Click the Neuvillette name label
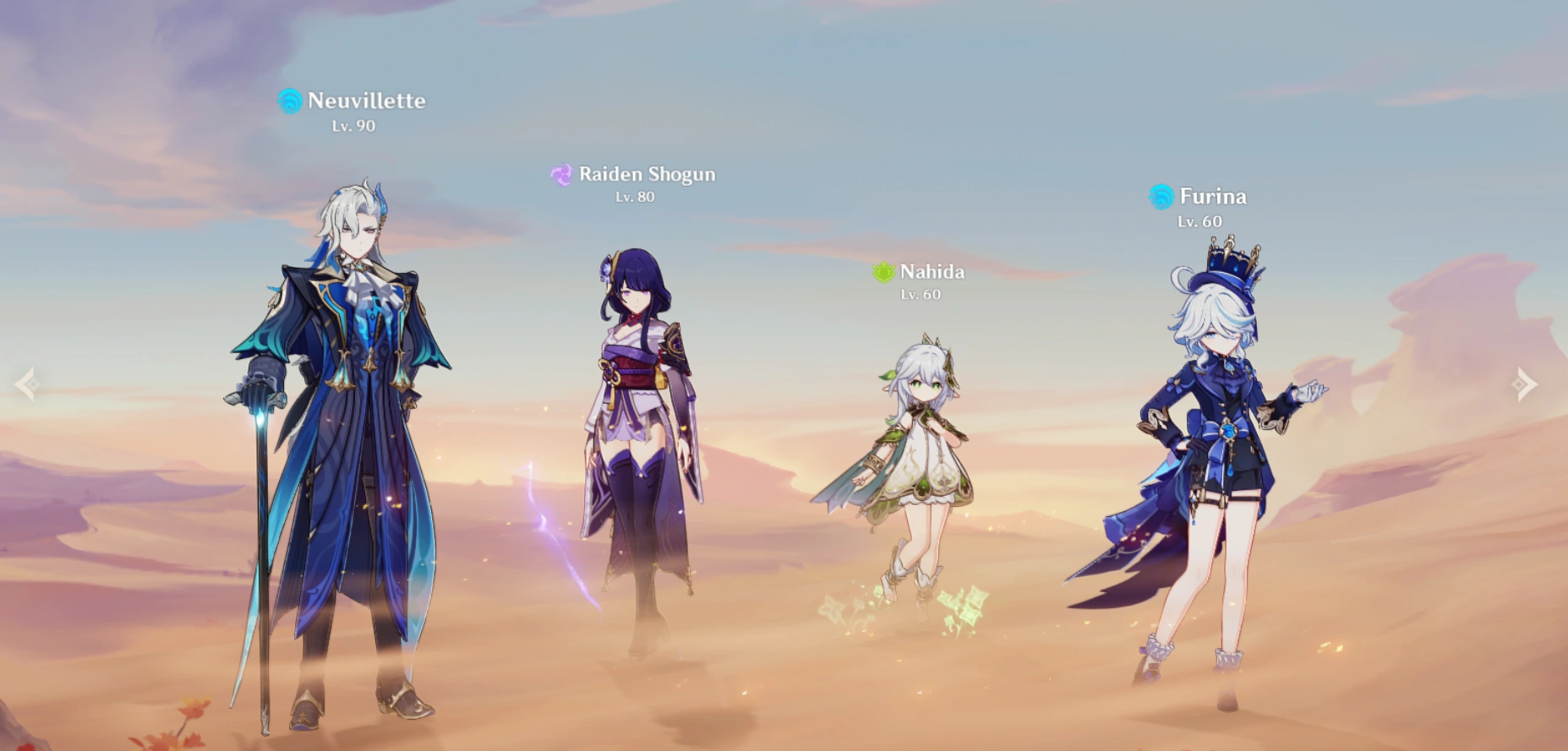Image resolution: width=1568 pixels, height=751 pixels. tap(367, 101)
